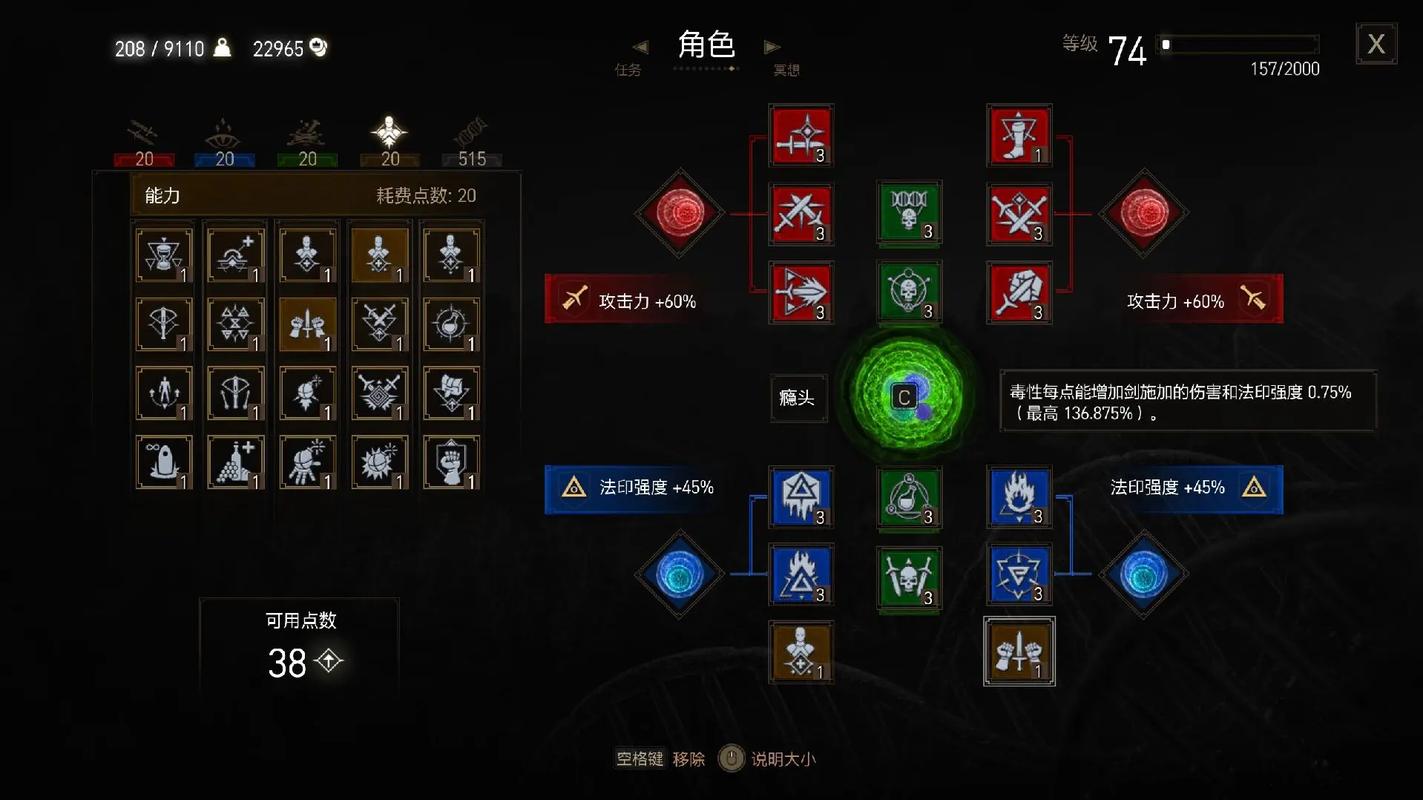Click the right arrow toward 冥想 panel
The height and width of the screenshot is (800, 1423).
770,46
